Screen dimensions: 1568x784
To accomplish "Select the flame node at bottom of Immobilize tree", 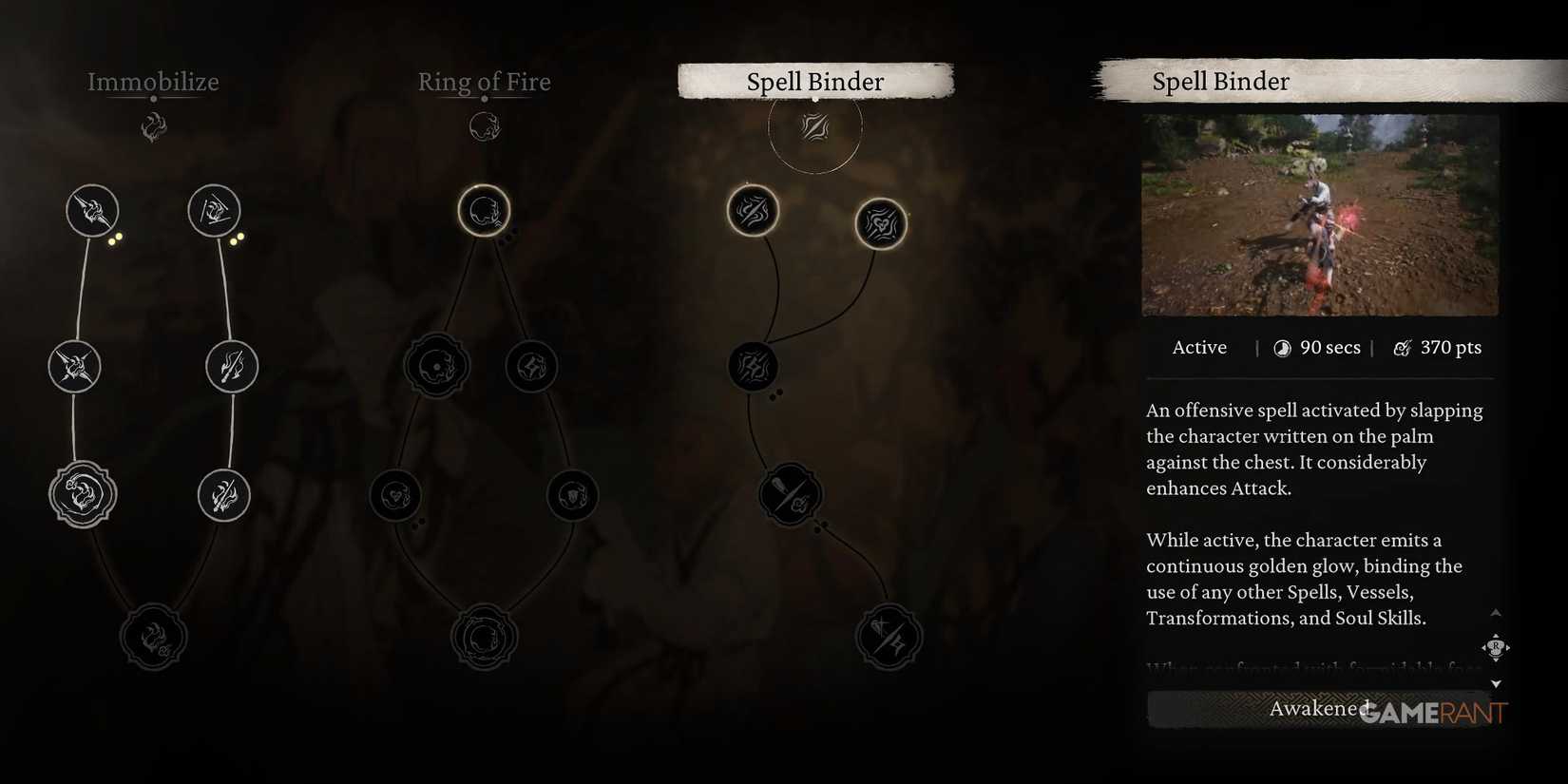I will click(x=154, y=637).
